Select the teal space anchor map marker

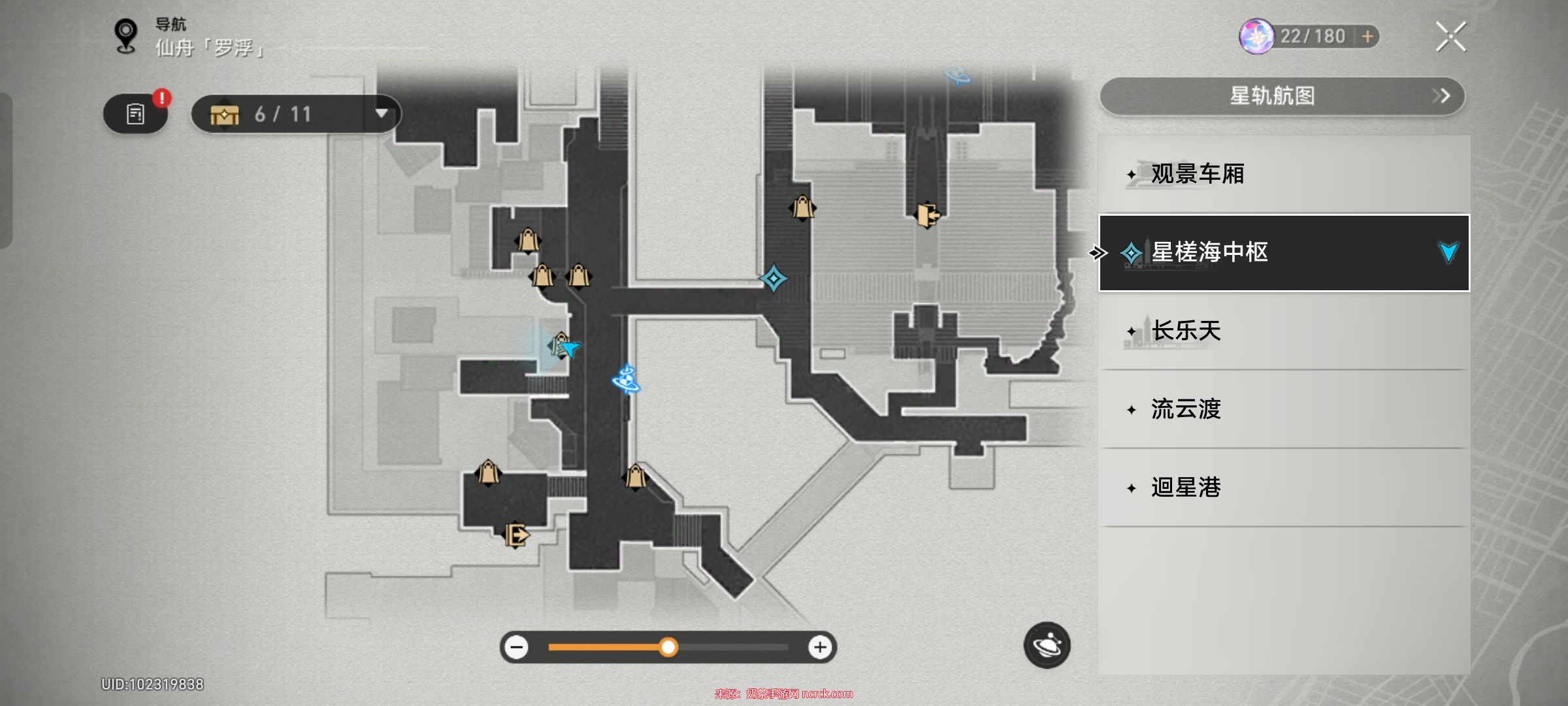pyautogui.click(x=774, y=278)
